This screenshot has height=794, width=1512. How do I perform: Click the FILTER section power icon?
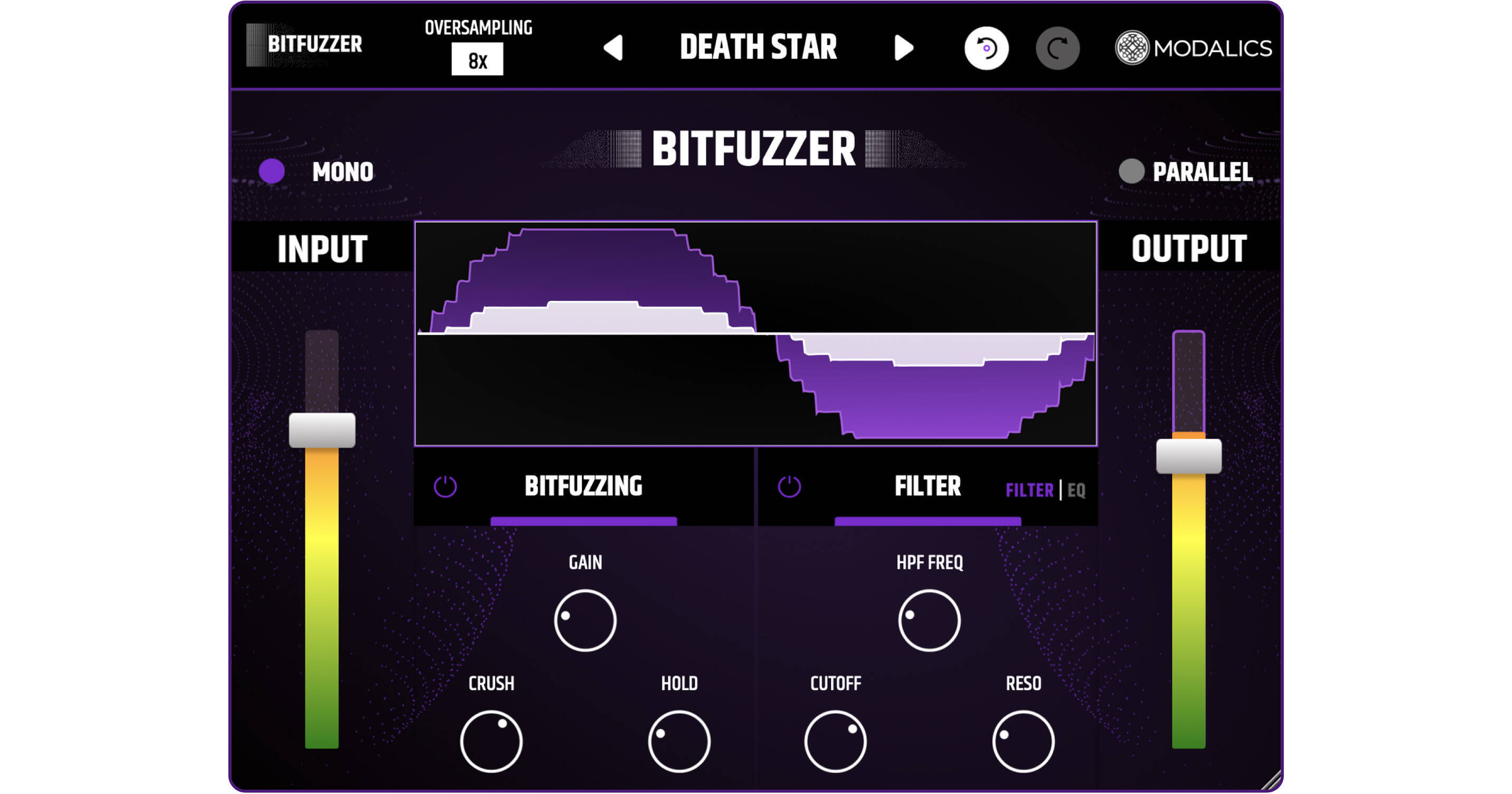[x=789, y=487]
